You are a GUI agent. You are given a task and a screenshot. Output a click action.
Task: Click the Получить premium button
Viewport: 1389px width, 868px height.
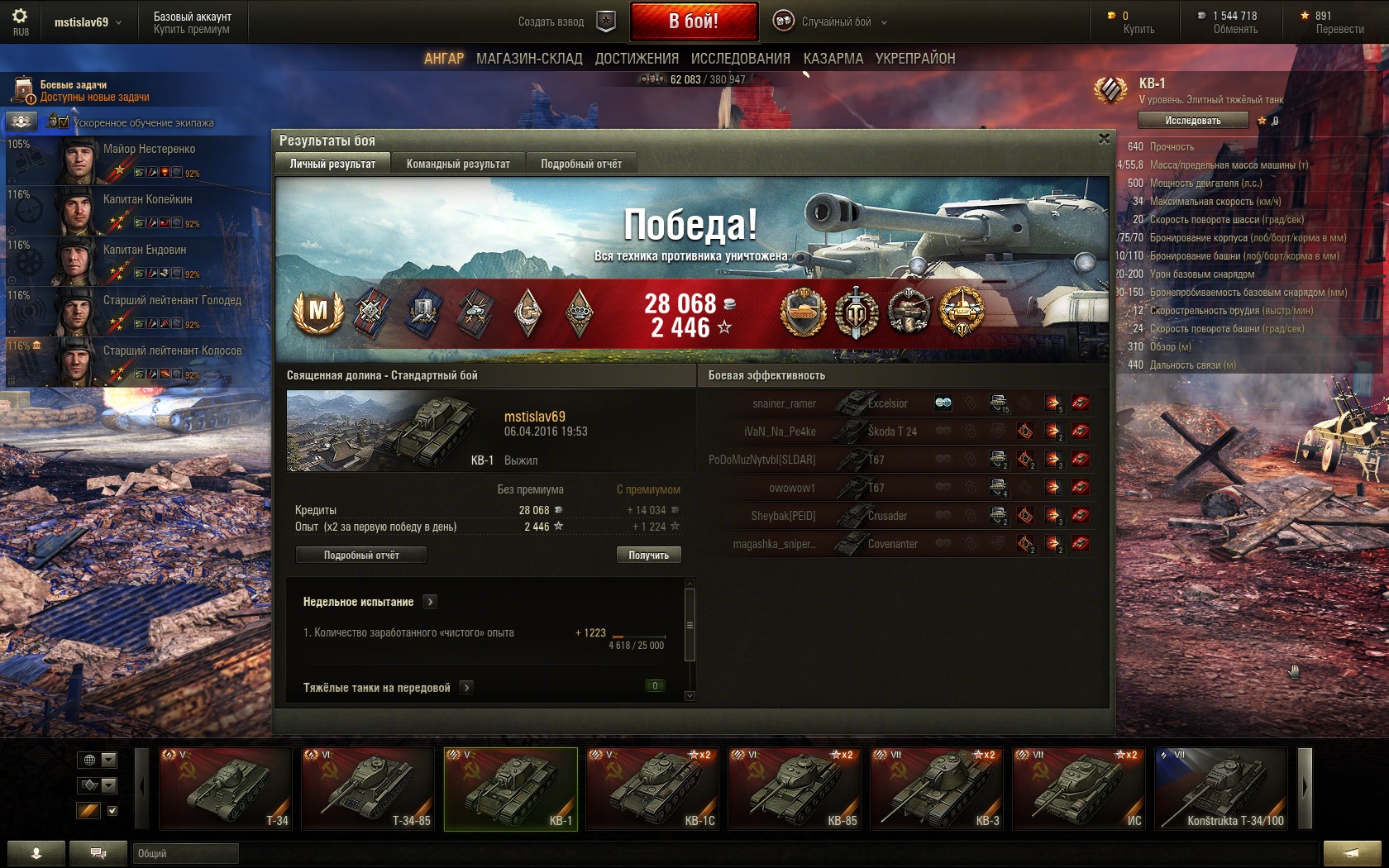pyautogui.click(x=648, y=555)
